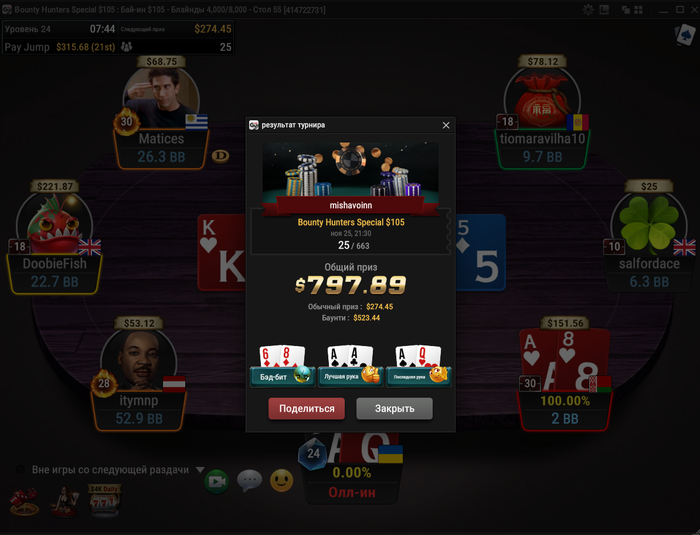Open the sit-out options dropdown arrow
This screenshot has height=535, width=700.
(200, 470)
